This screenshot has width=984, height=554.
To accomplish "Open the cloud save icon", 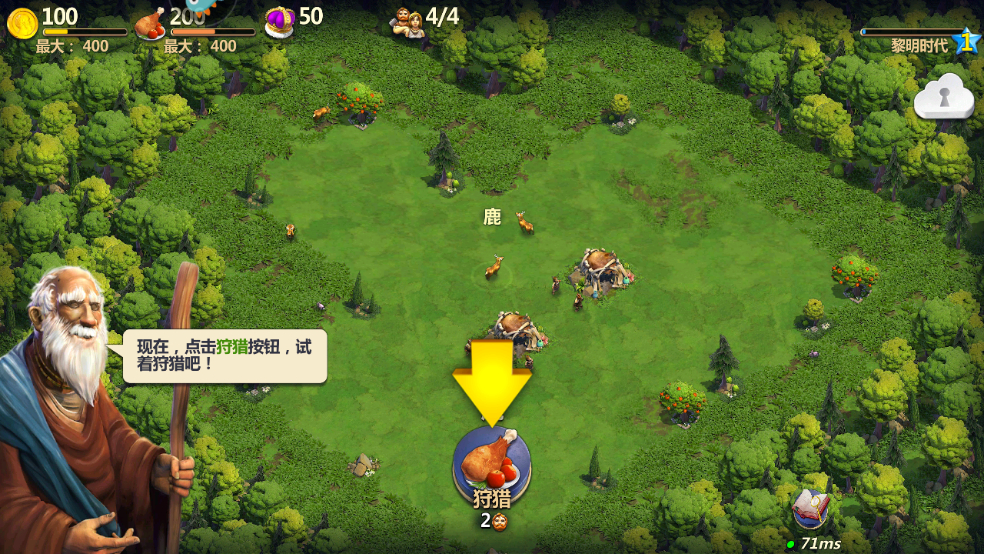I will coord(943,97).
